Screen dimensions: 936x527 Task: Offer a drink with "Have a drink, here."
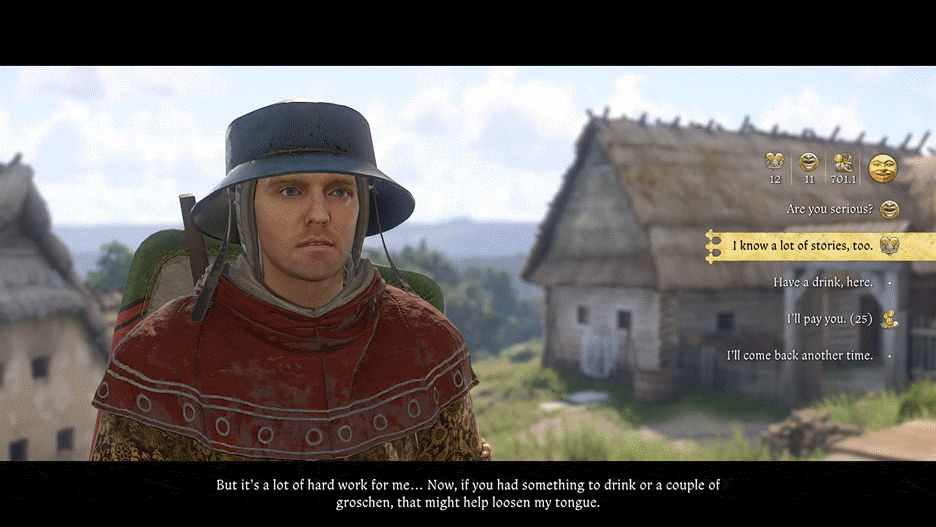(822, 283)
